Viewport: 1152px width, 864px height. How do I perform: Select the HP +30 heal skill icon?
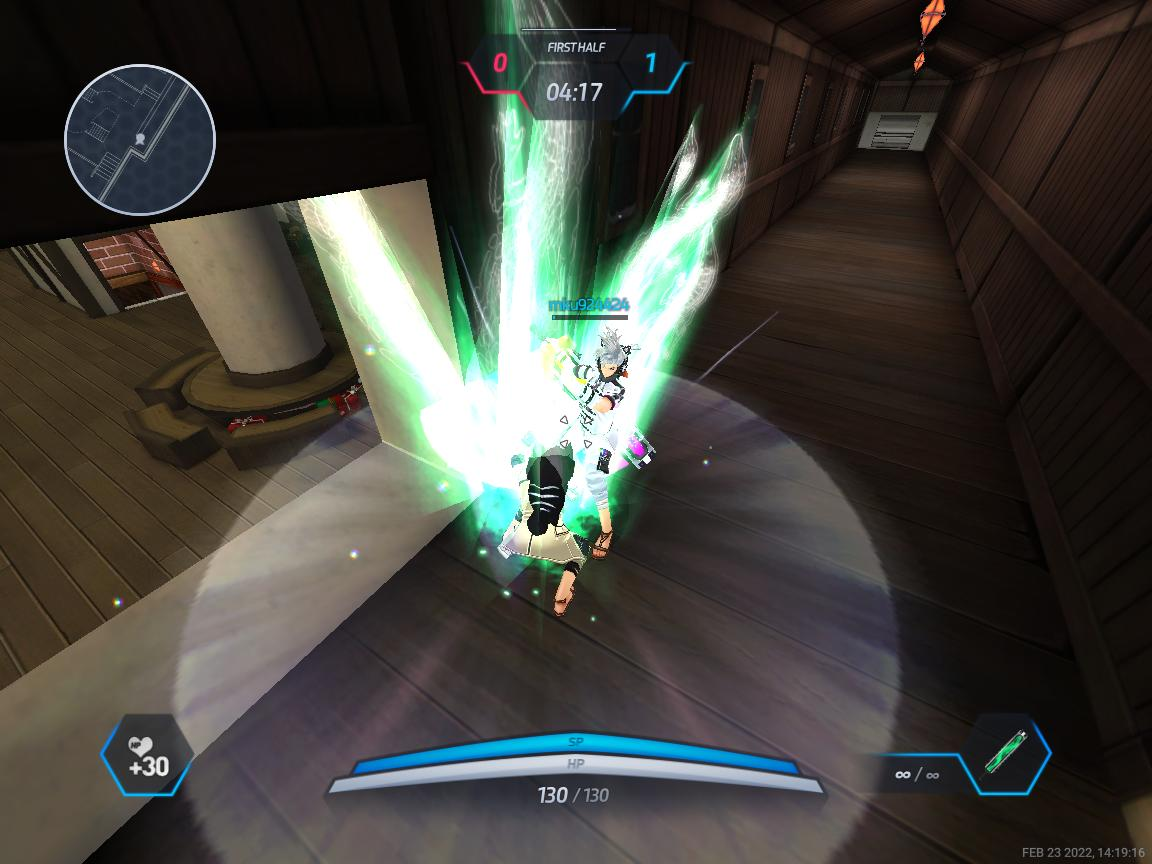pos(147,755)
